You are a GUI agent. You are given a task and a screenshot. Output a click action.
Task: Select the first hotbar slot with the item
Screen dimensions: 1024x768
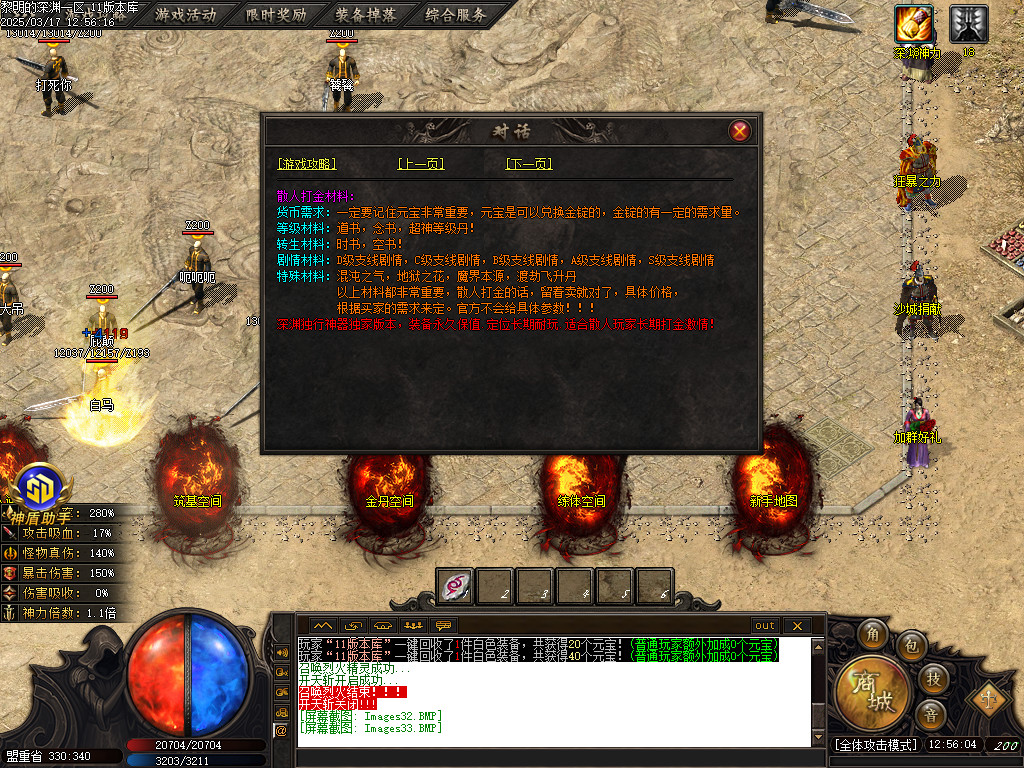point(455,587)
